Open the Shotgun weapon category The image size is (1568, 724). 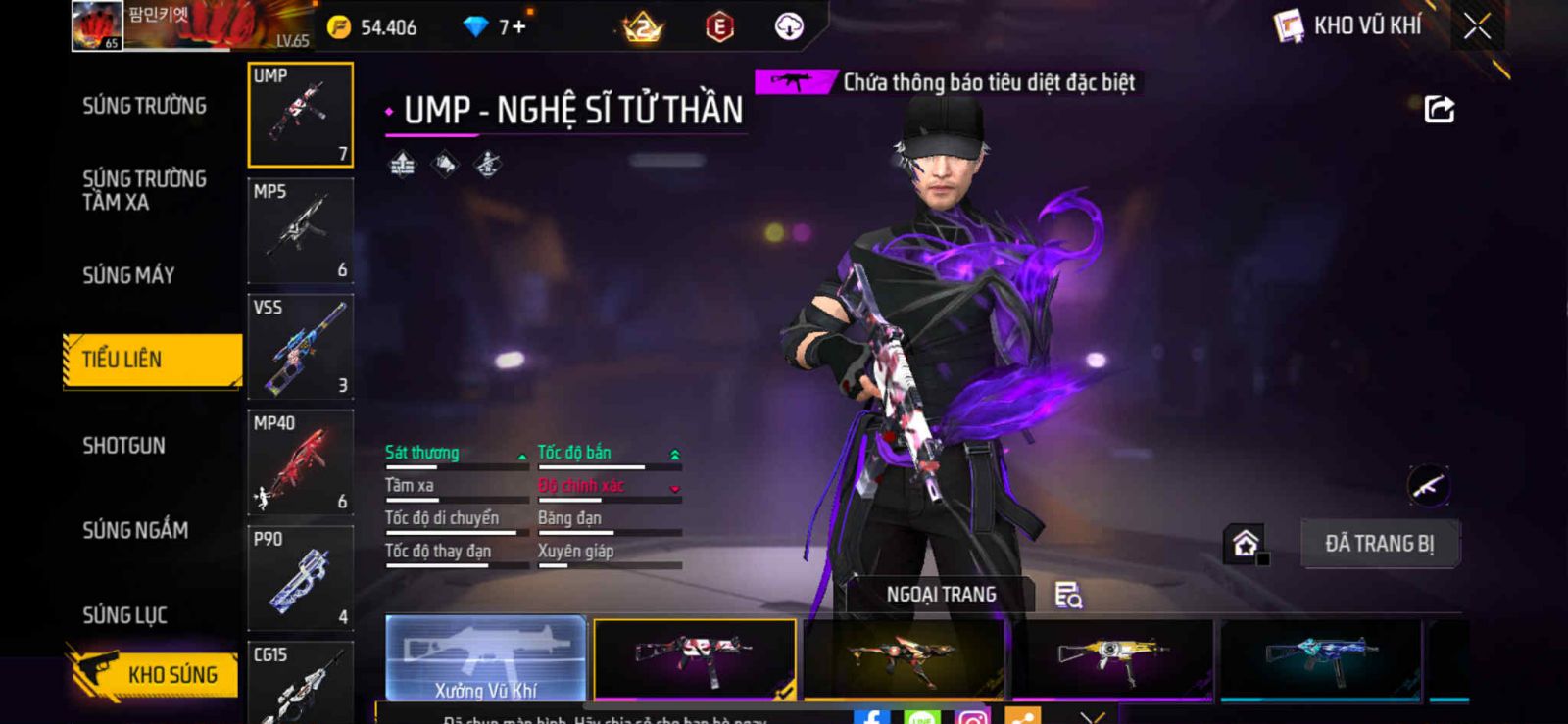click(123, 446)
